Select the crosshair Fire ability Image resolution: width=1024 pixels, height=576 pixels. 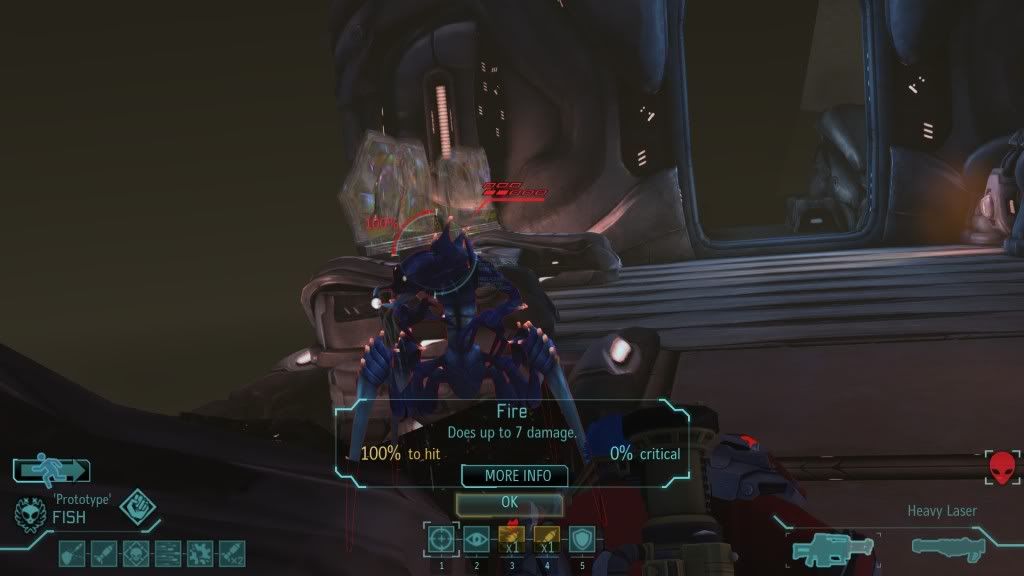440,540
